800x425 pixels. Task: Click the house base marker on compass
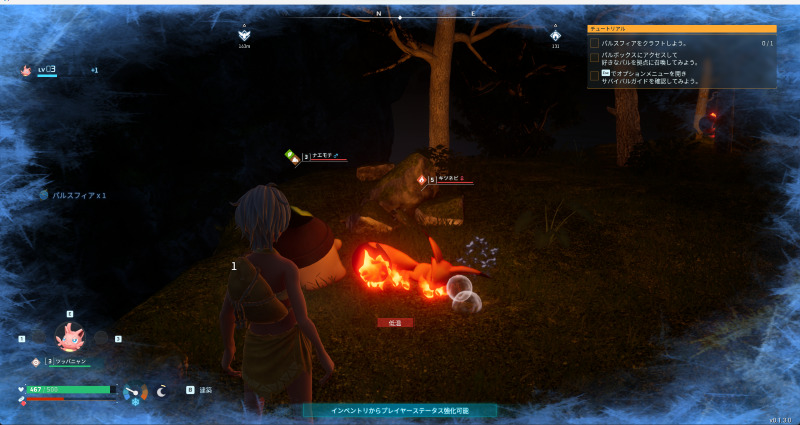tap(555, 35)
